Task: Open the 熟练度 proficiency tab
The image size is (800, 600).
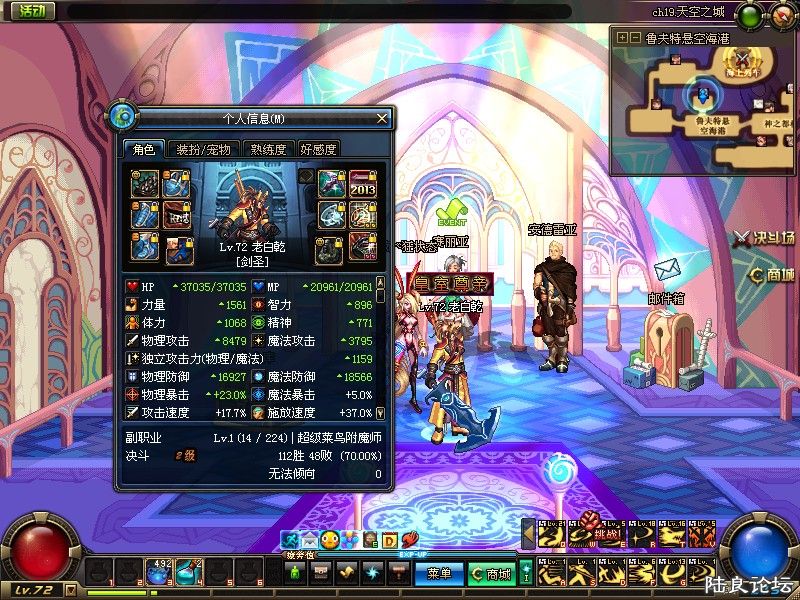Action: click(x=269, y=149)
